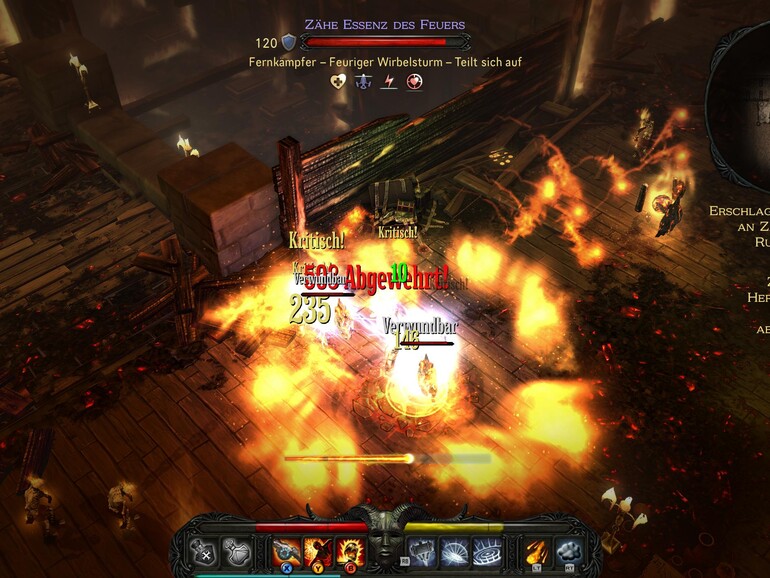The width and height of the screenshot is (770, 578).
Task: Cast the flaming burst skill
Action: click(349, 551)
